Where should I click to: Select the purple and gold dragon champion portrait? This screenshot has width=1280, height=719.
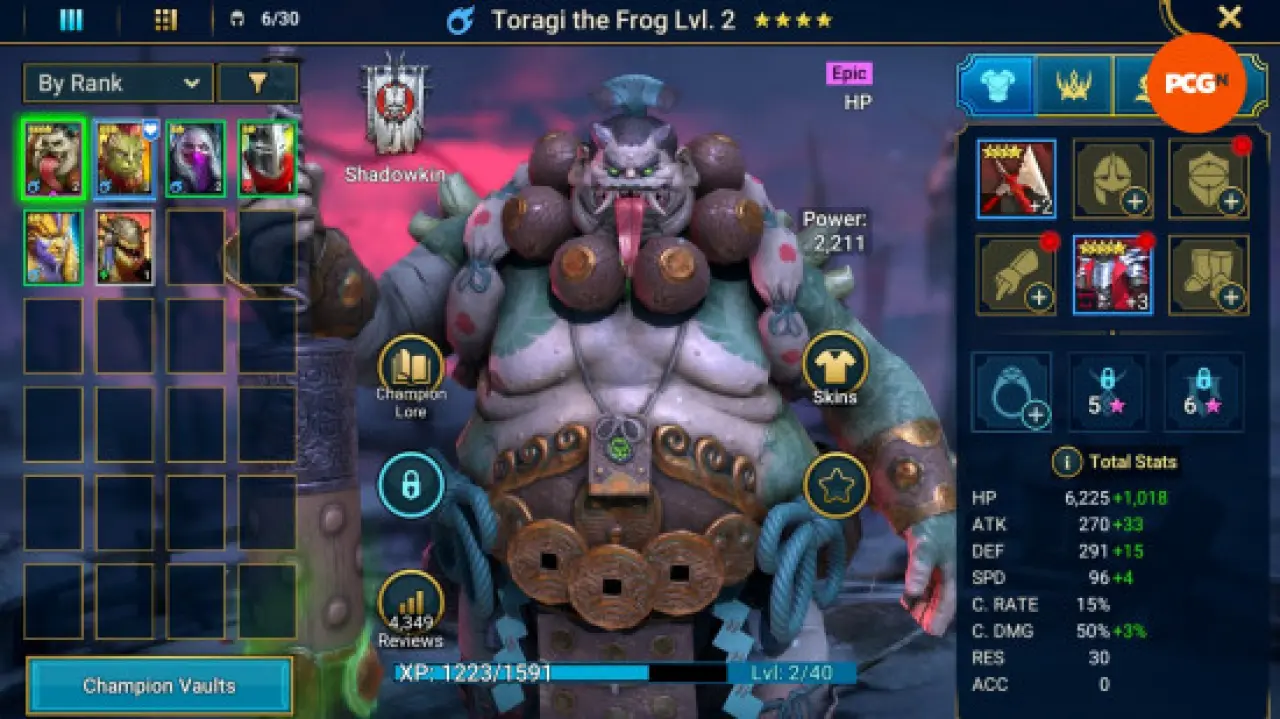click(x=53, y=246)
